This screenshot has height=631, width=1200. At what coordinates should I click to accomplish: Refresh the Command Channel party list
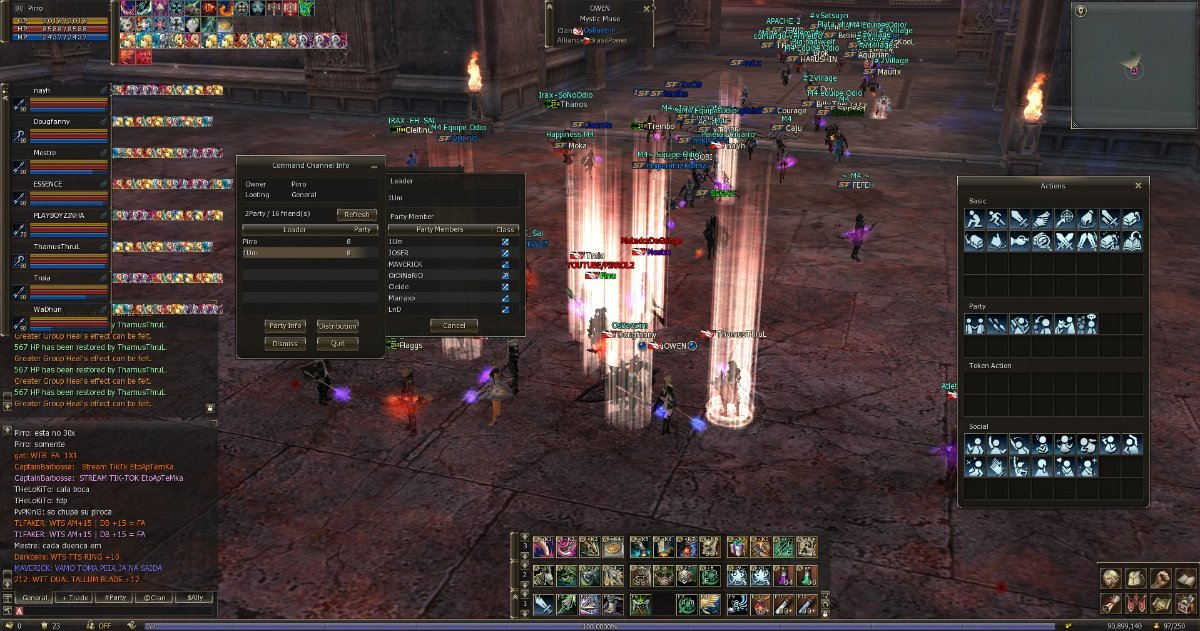pos(356,214)
